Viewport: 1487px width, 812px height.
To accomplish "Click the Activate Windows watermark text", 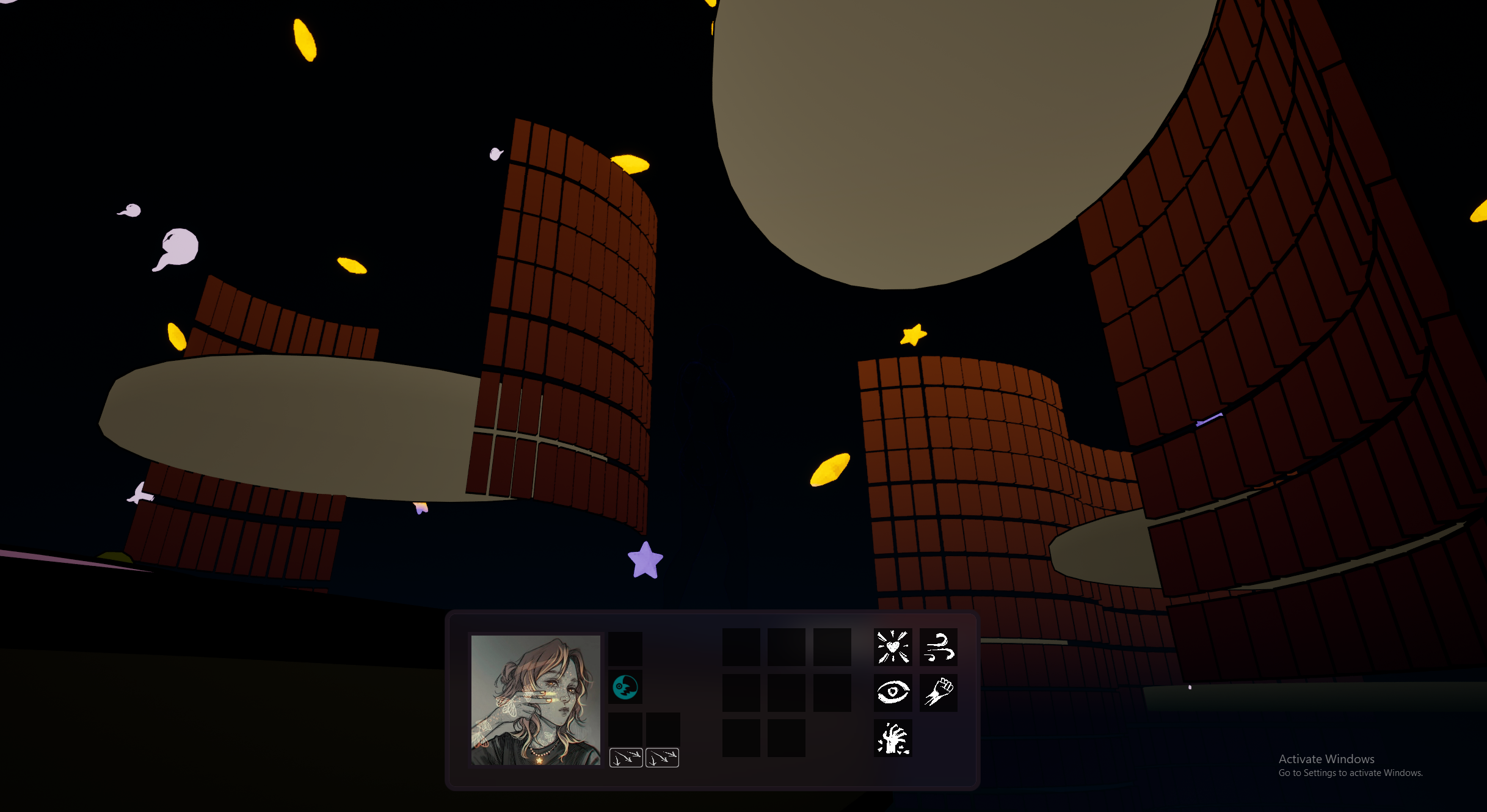I will pos(1326,758).
